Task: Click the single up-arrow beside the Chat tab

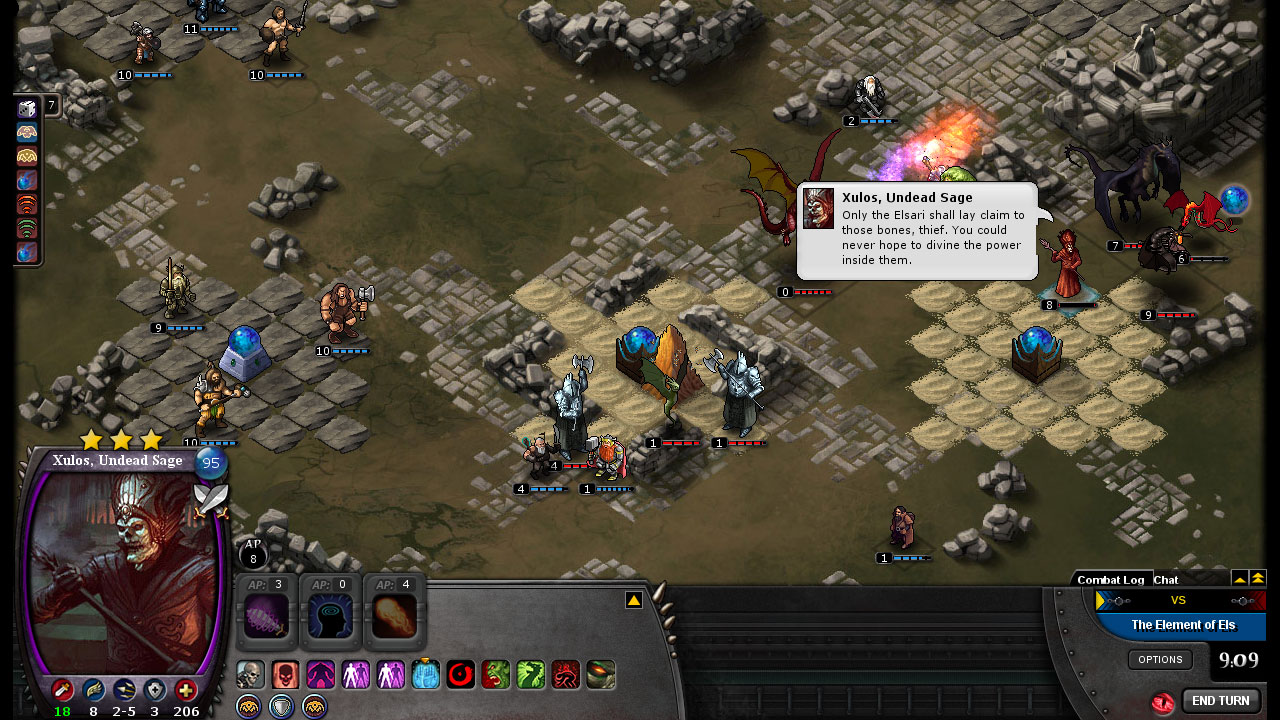Action: click(1241, 579)
